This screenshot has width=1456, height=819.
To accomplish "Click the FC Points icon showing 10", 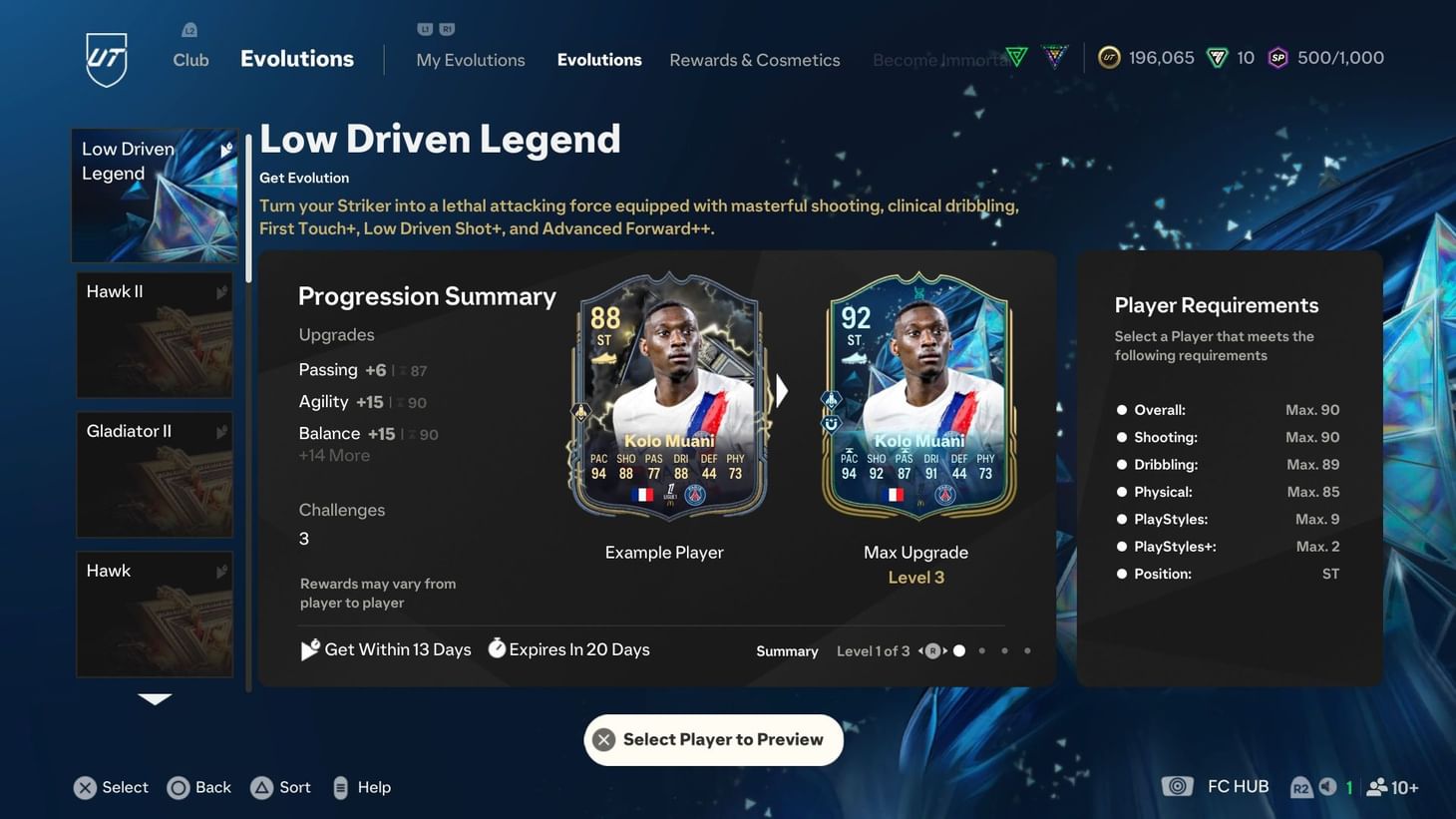I will (1218, 57).
